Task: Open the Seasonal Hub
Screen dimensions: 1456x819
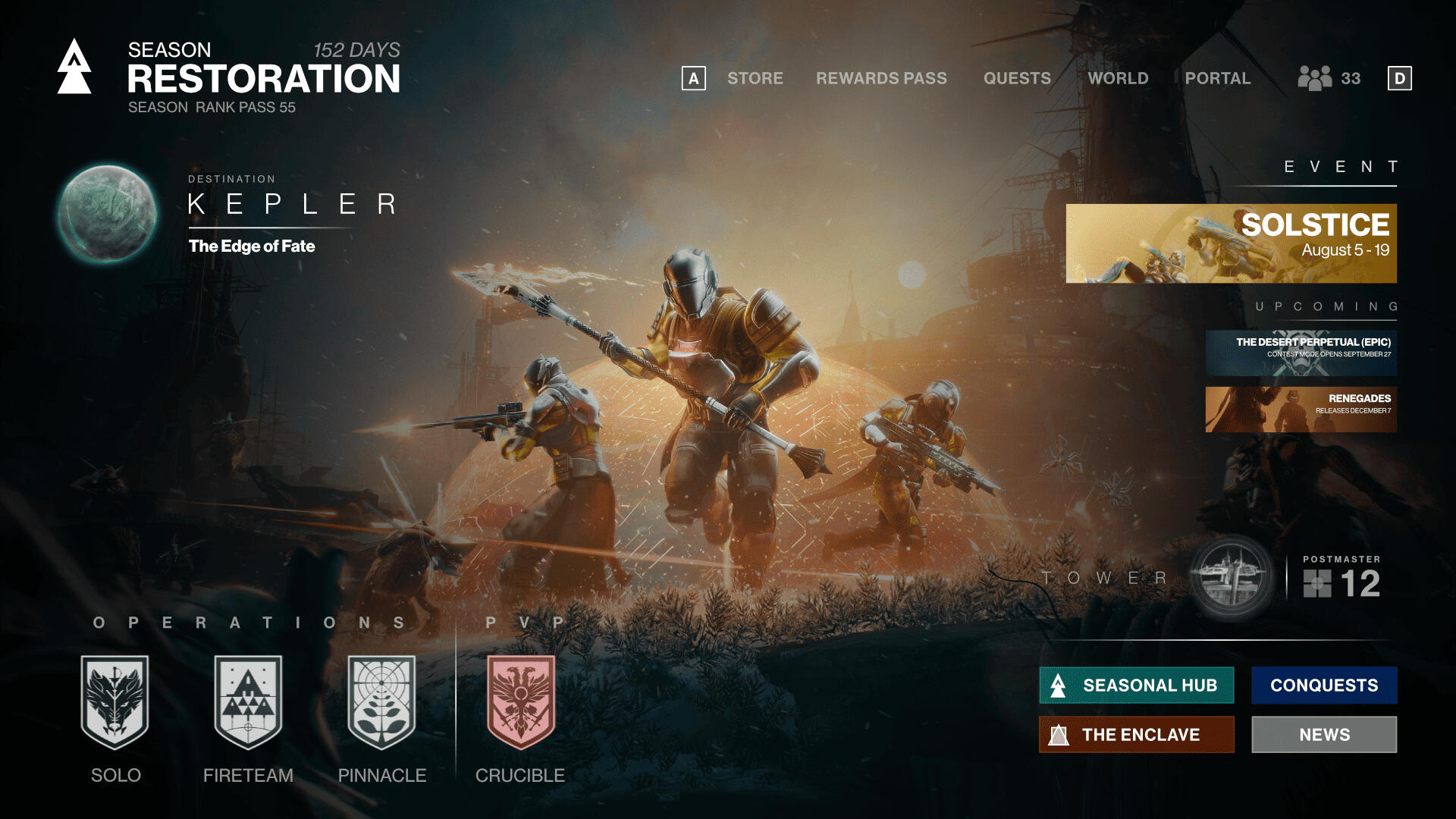Action: click(1136, 685)
